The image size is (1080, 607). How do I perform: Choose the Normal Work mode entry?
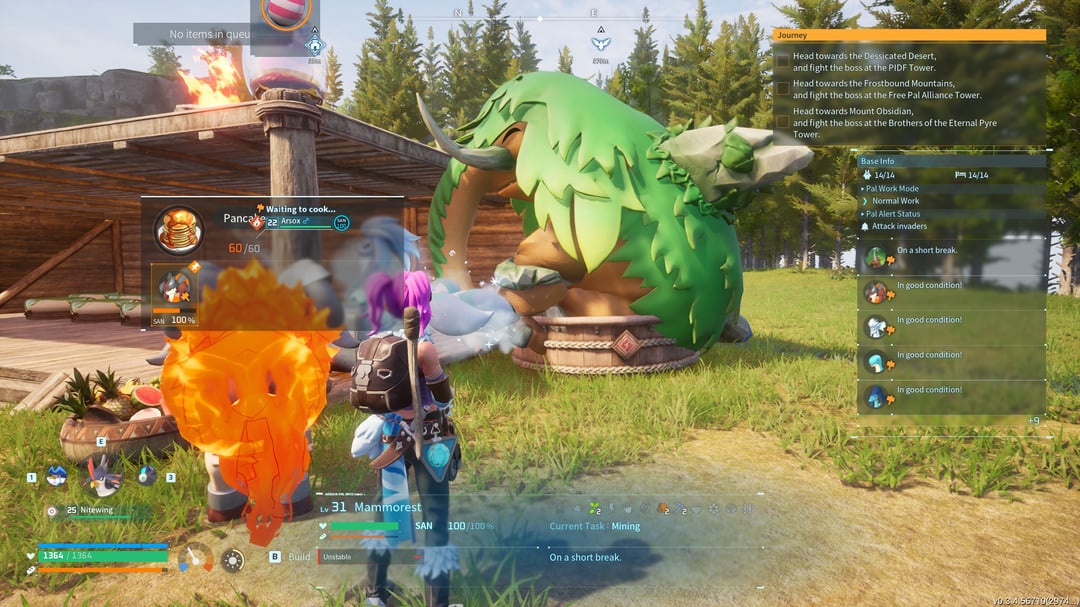point(895,201)
